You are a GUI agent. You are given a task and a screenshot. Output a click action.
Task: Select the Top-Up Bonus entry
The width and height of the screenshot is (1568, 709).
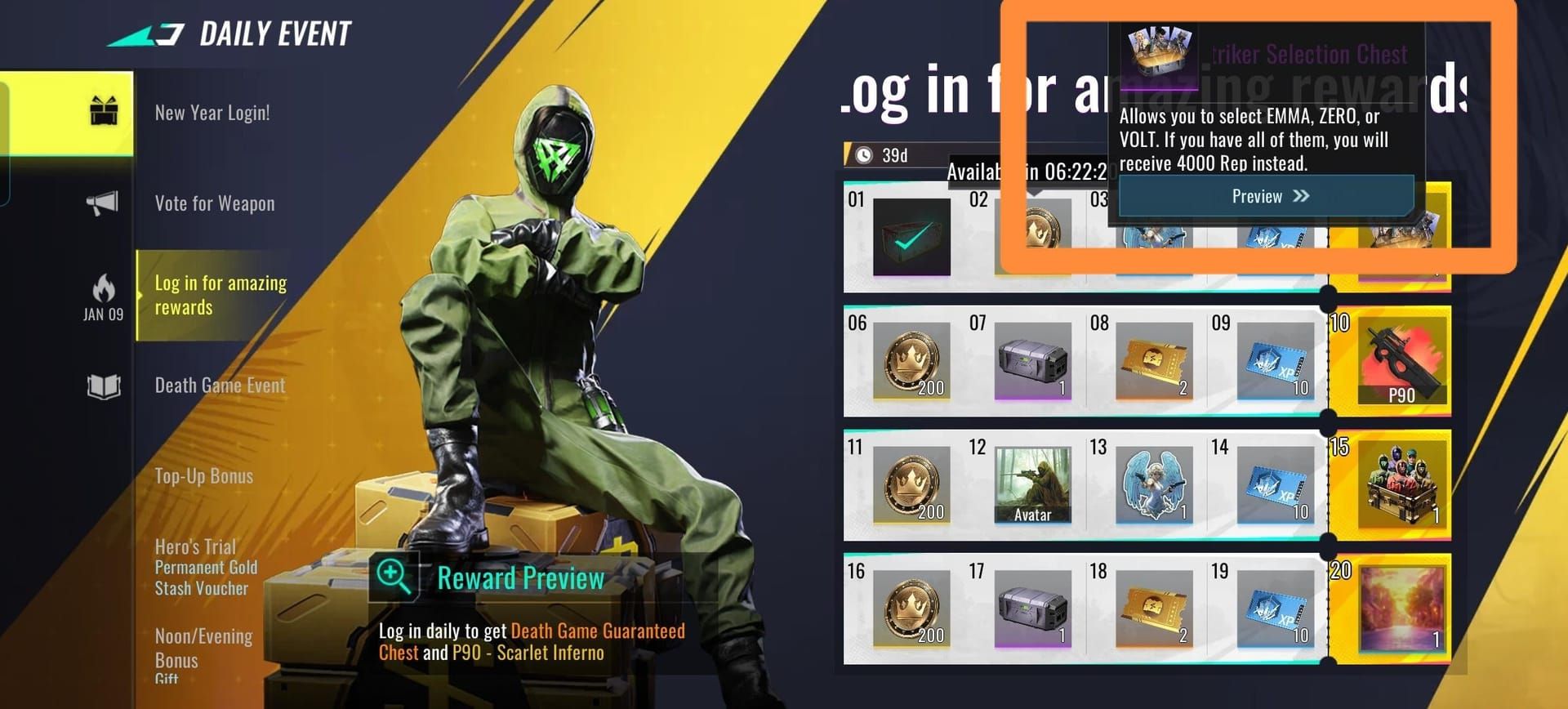click(x=204, y=476)
